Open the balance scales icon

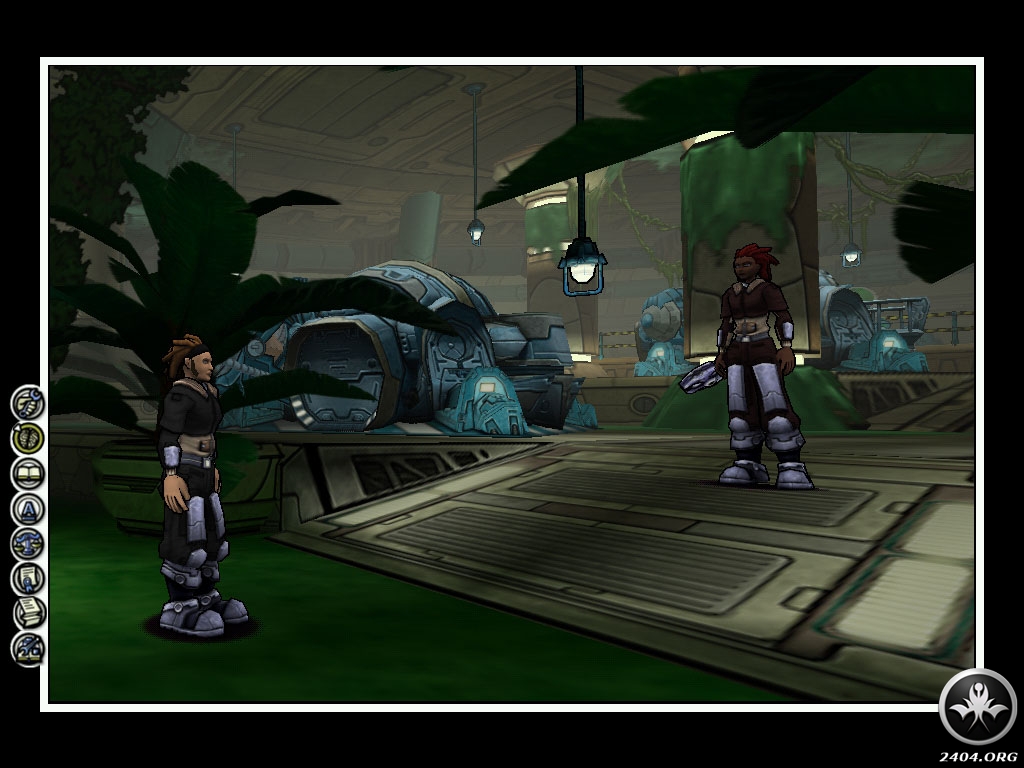pos(28,544)
